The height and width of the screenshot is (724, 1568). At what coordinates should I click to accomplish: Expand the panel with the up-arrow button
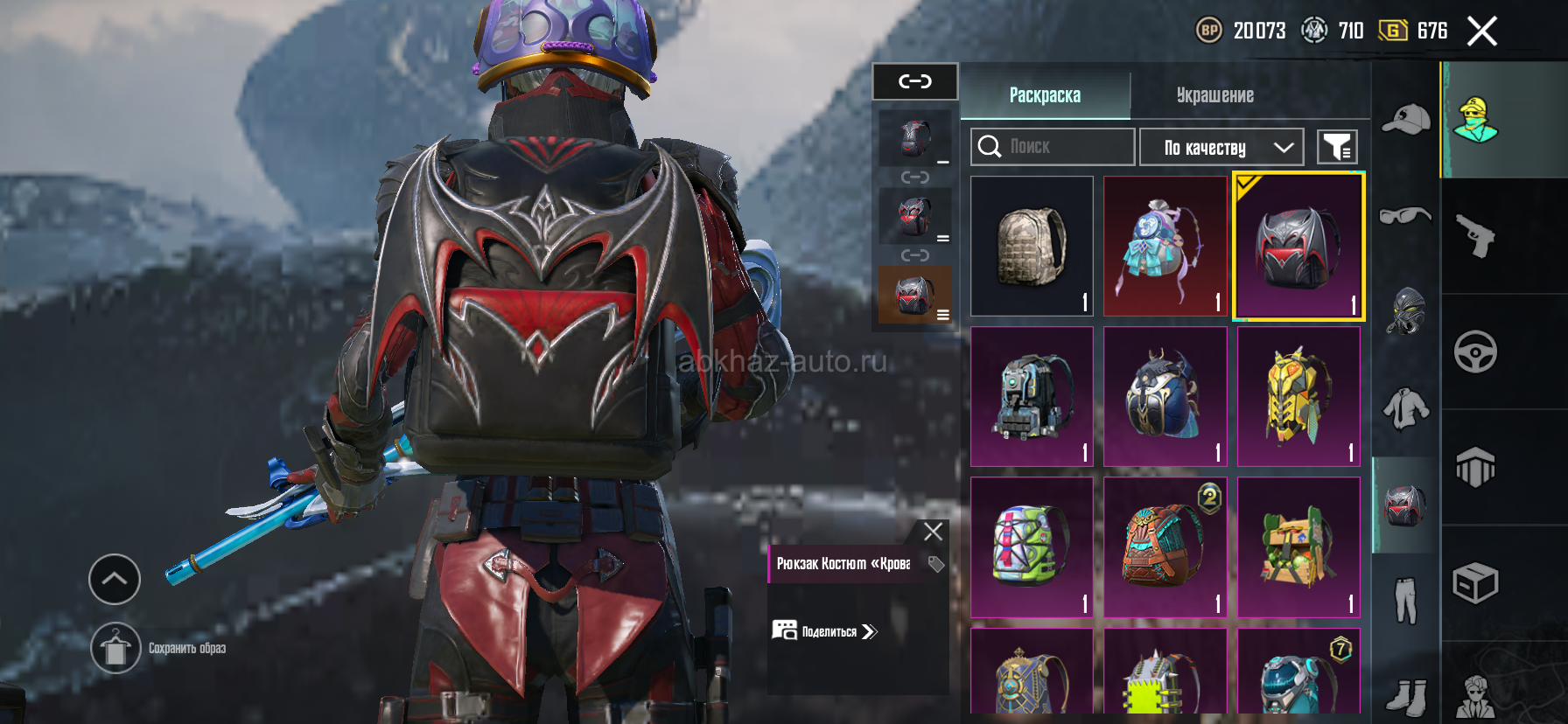(x=115, y=579)
